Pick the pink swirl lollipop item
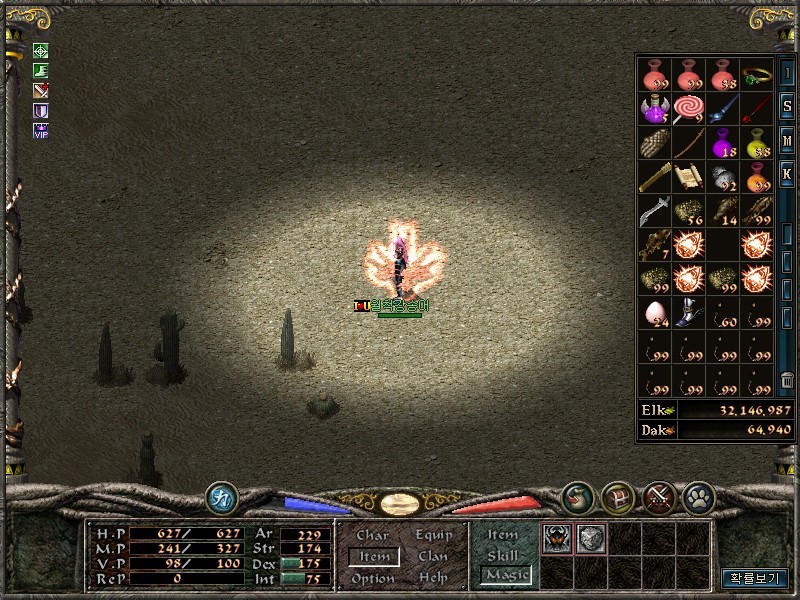Viewport: 800px width, 600px height. click(689, 109)
